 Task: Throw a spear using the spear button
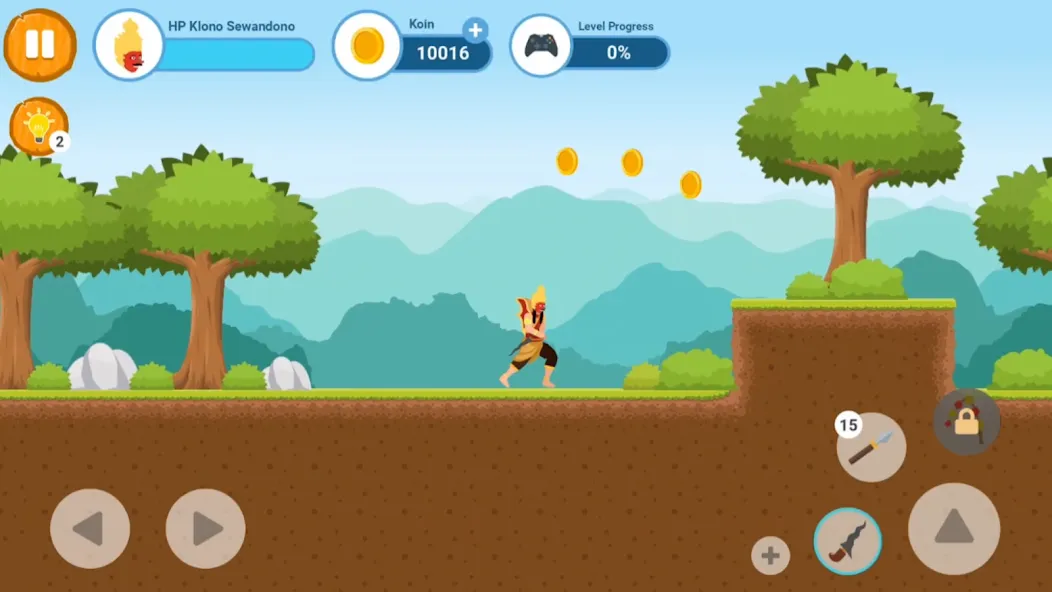point(871,447)
